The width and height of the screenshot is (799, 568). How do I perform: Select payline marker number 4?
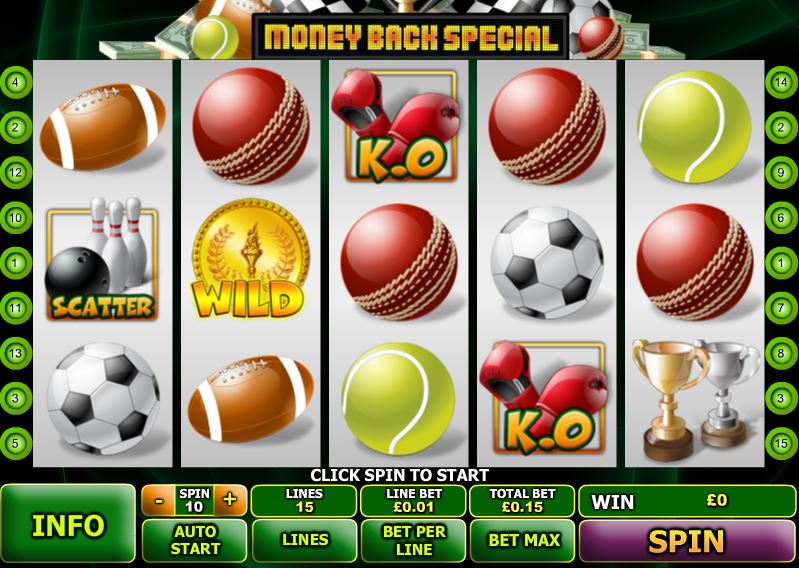16,82
